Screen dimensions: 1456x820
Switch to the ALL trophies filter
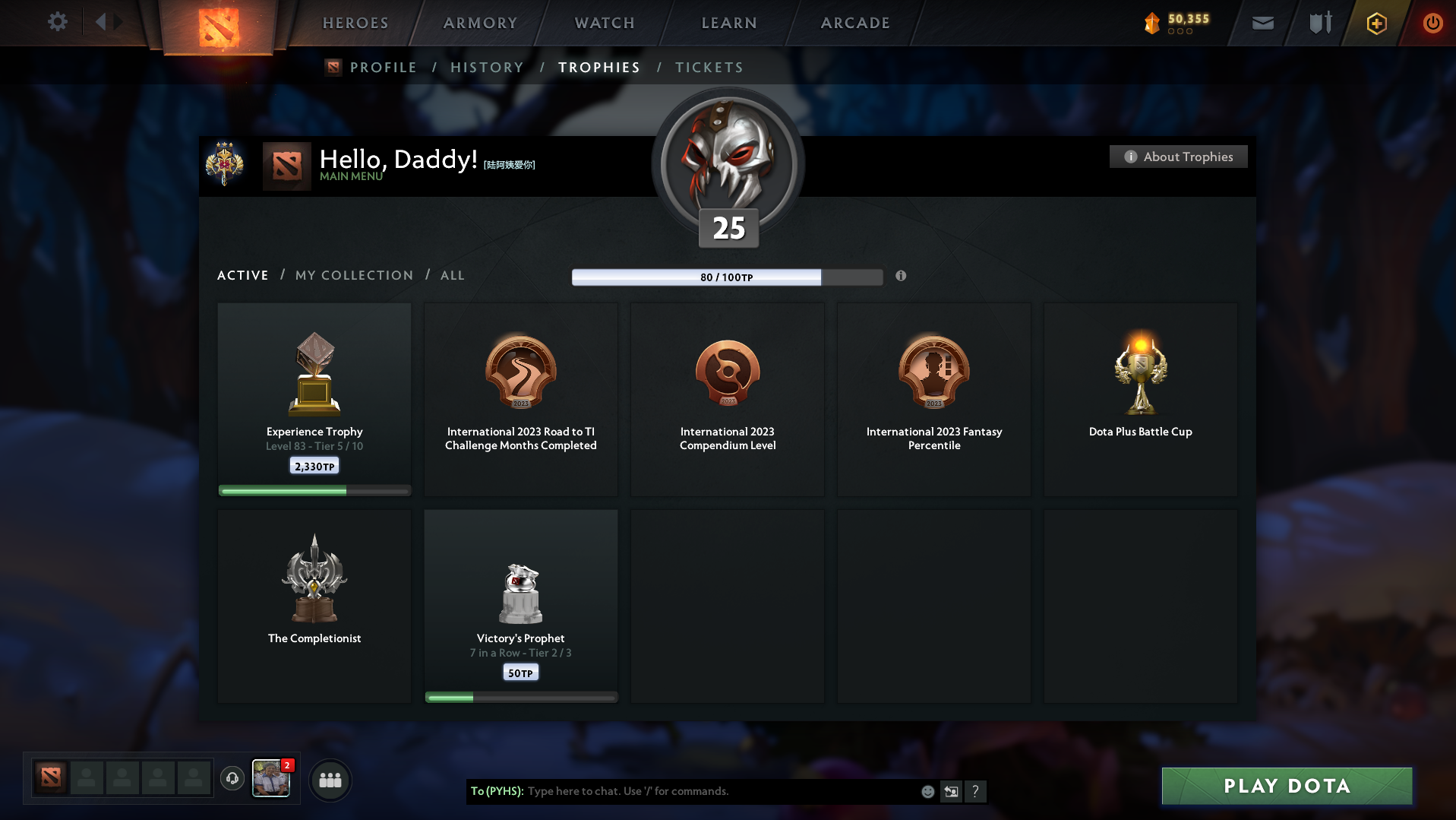pyautogui.click(x=452, y=275)
